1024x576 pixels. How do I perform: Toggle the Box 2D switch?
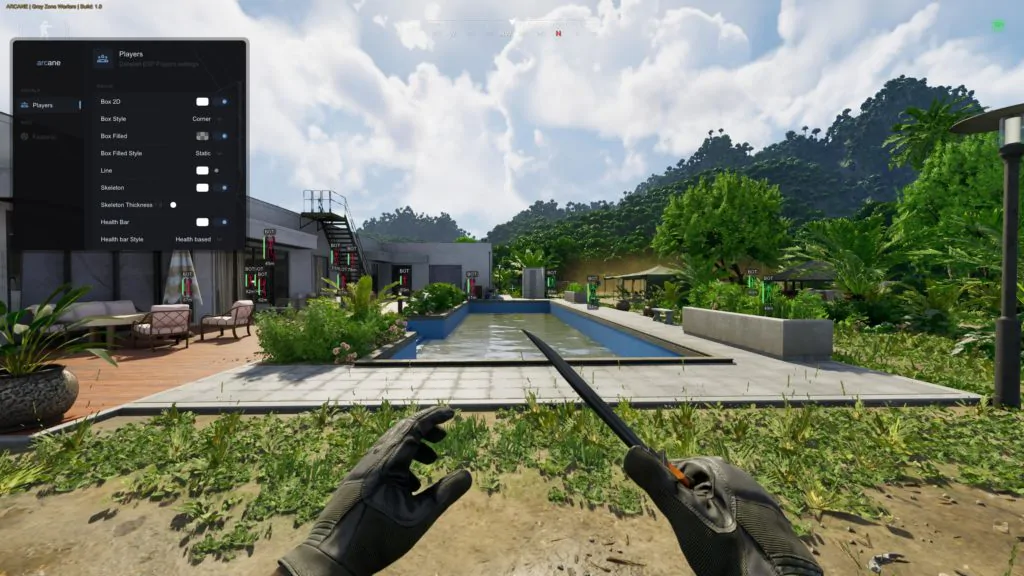point(222,102)
